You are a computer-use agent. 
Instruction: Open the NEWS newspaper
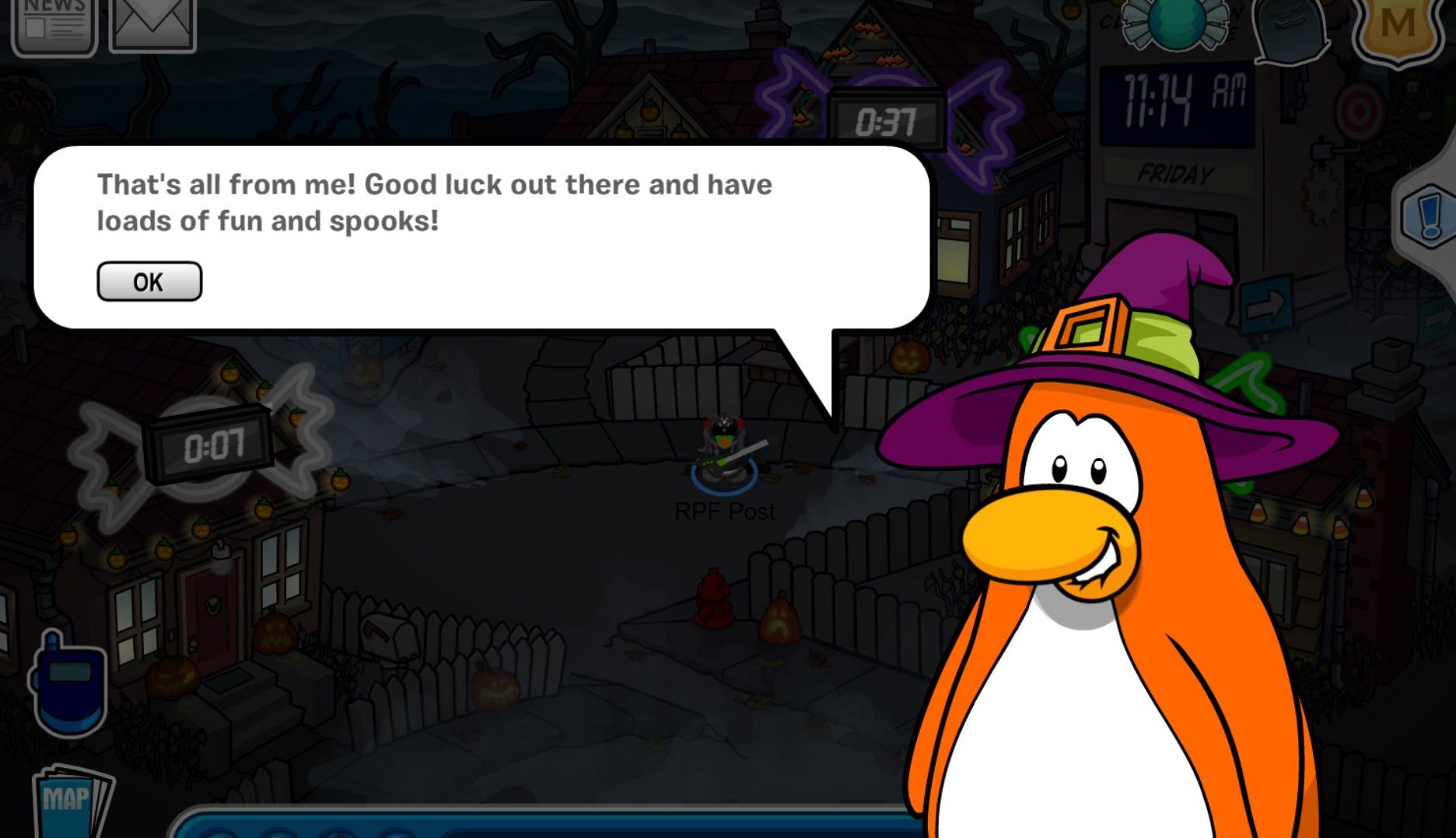click(x=56, y=23)
